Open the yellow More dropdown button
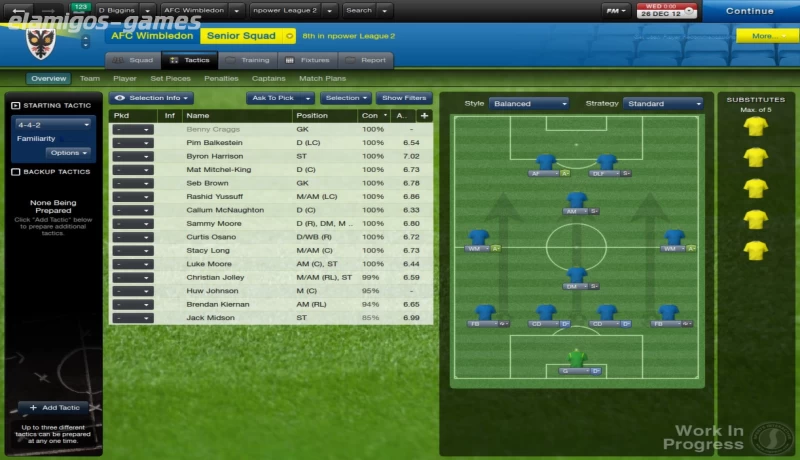Viewport: 800px width, 460px height. 765,35
